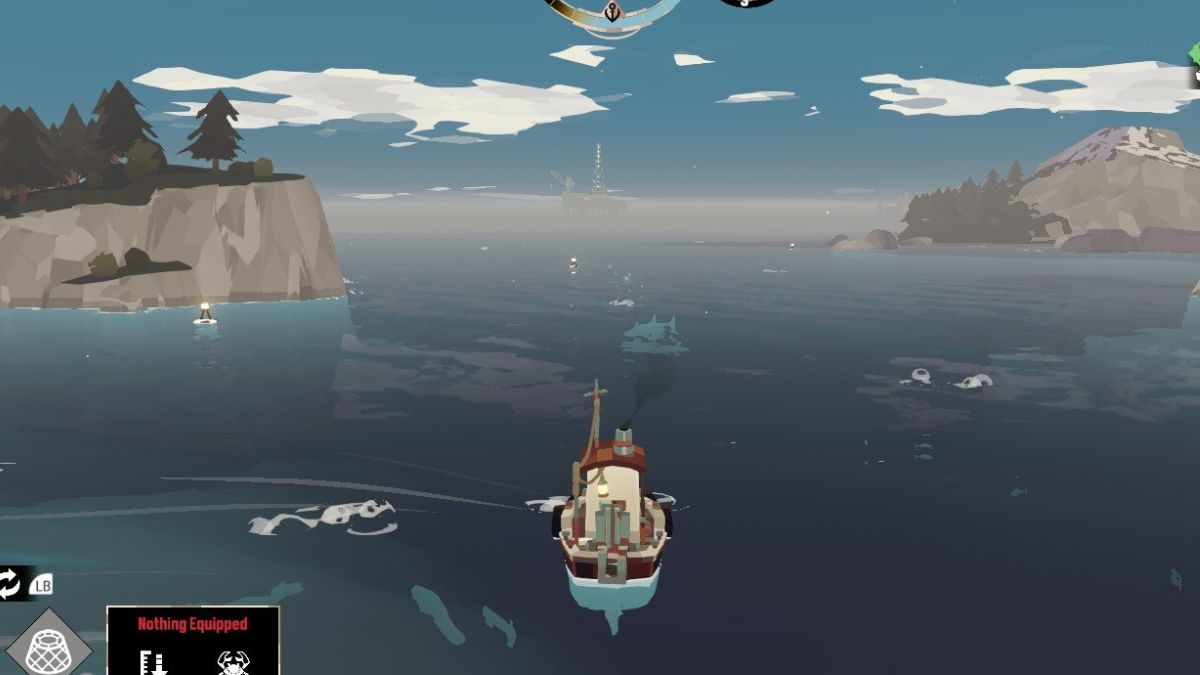Screen dimensions: 1200x675
Task: Click the cycle ability arrows icon
Action: click(x=10, y=583)
